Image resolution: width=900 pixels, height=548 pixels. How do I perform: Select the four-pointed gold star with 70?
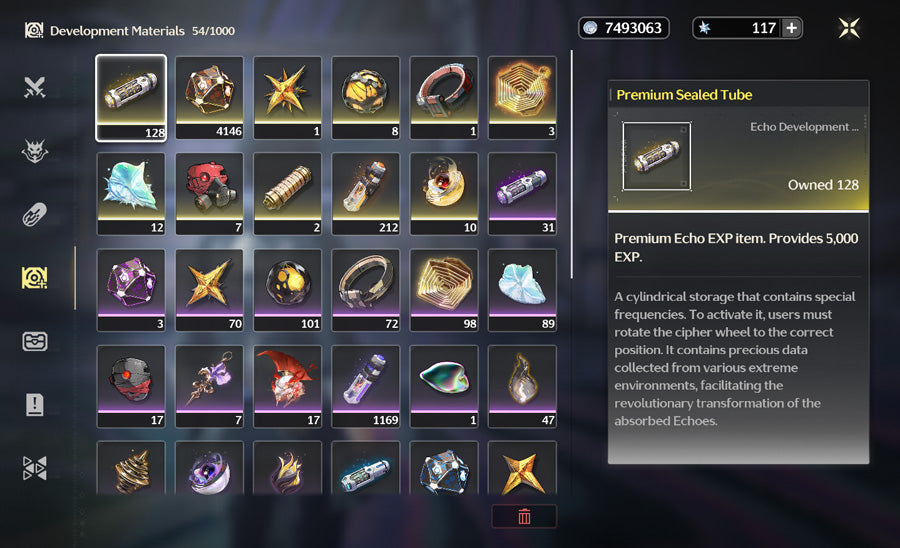click(x=209, y=290)
